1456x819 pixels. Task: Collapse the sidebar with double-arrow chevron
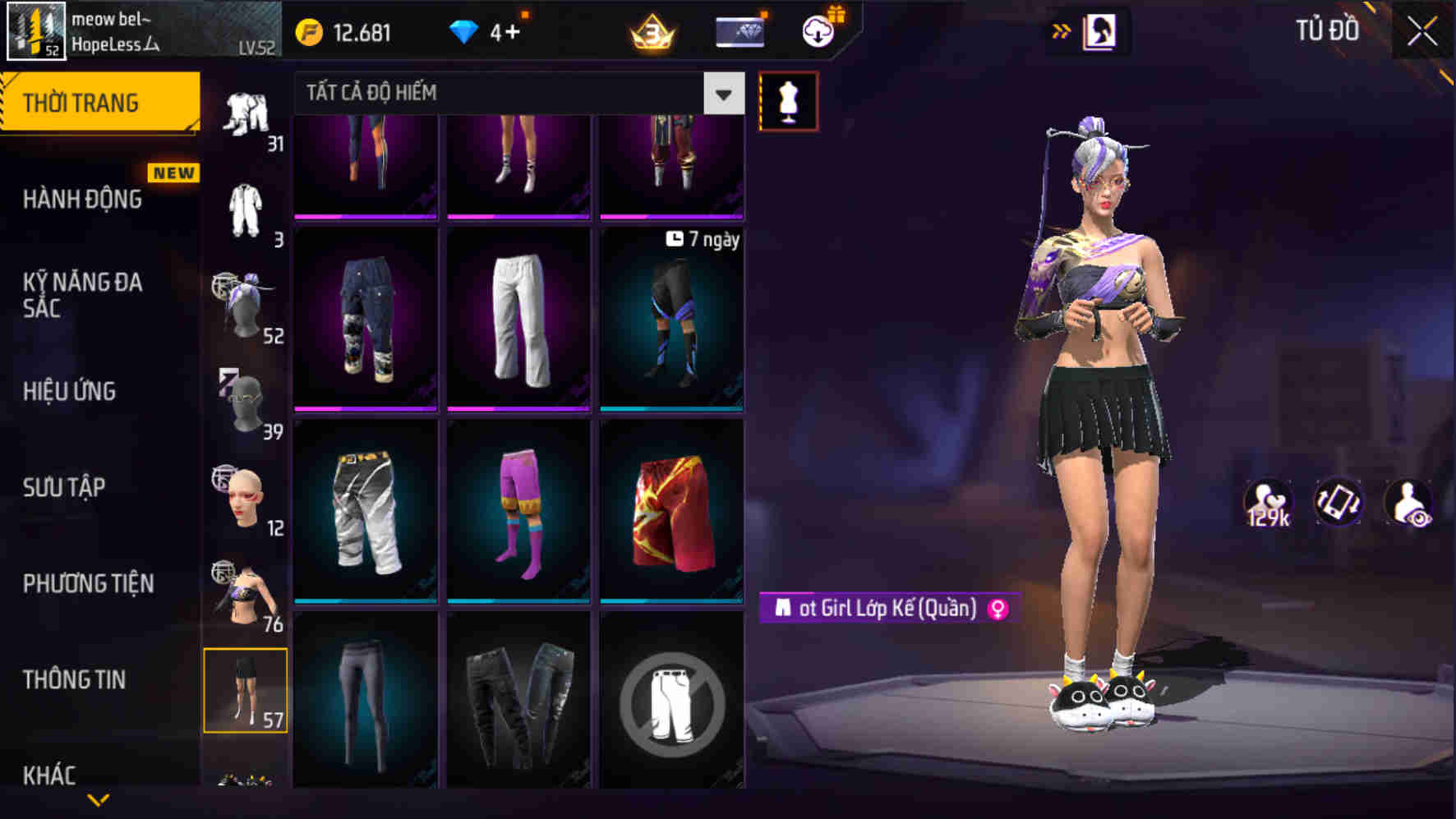[1062, 29]
